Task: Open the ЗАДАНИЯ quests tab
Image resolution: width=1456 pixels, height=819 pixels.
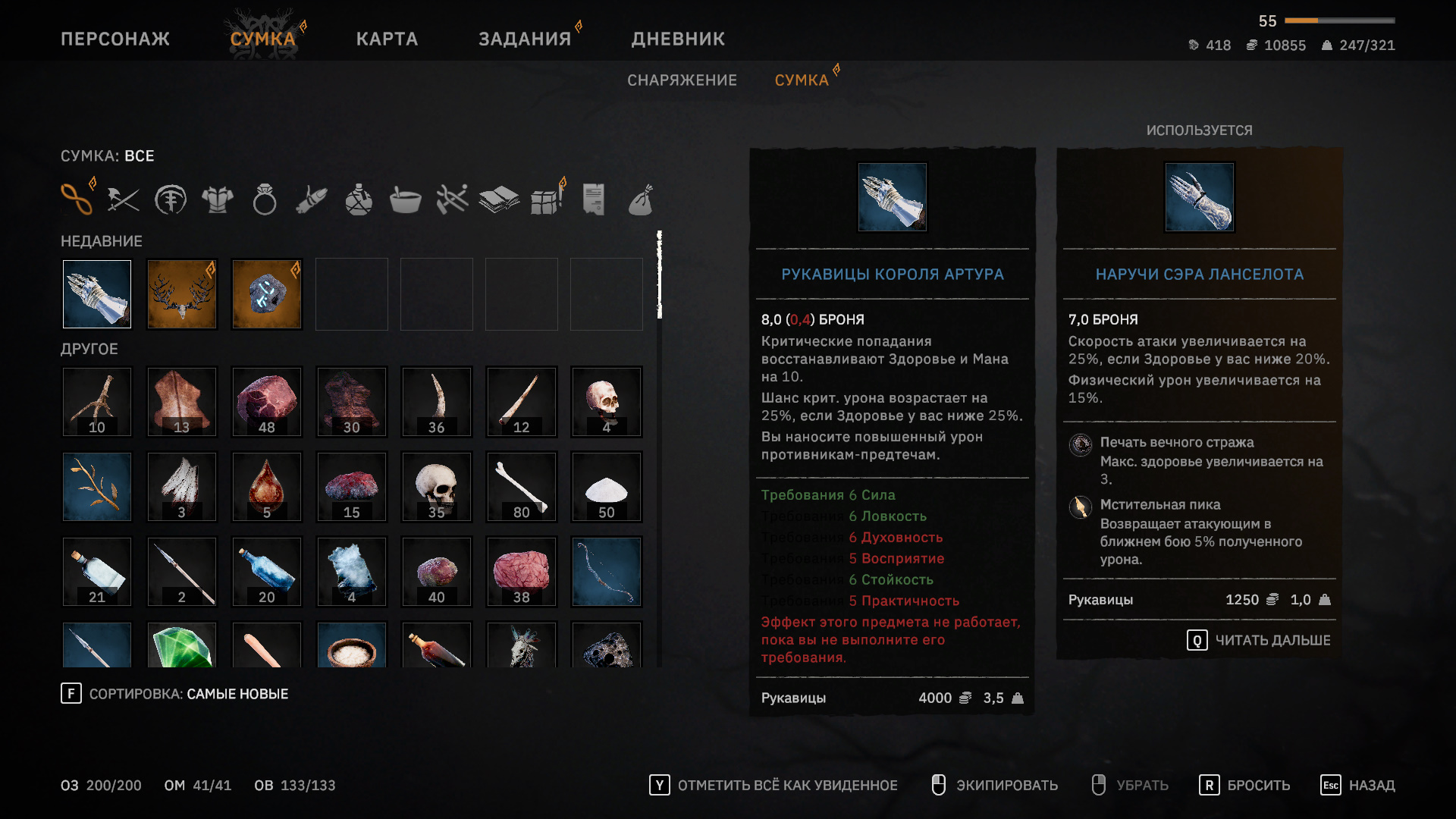Action: pos(525,39)
